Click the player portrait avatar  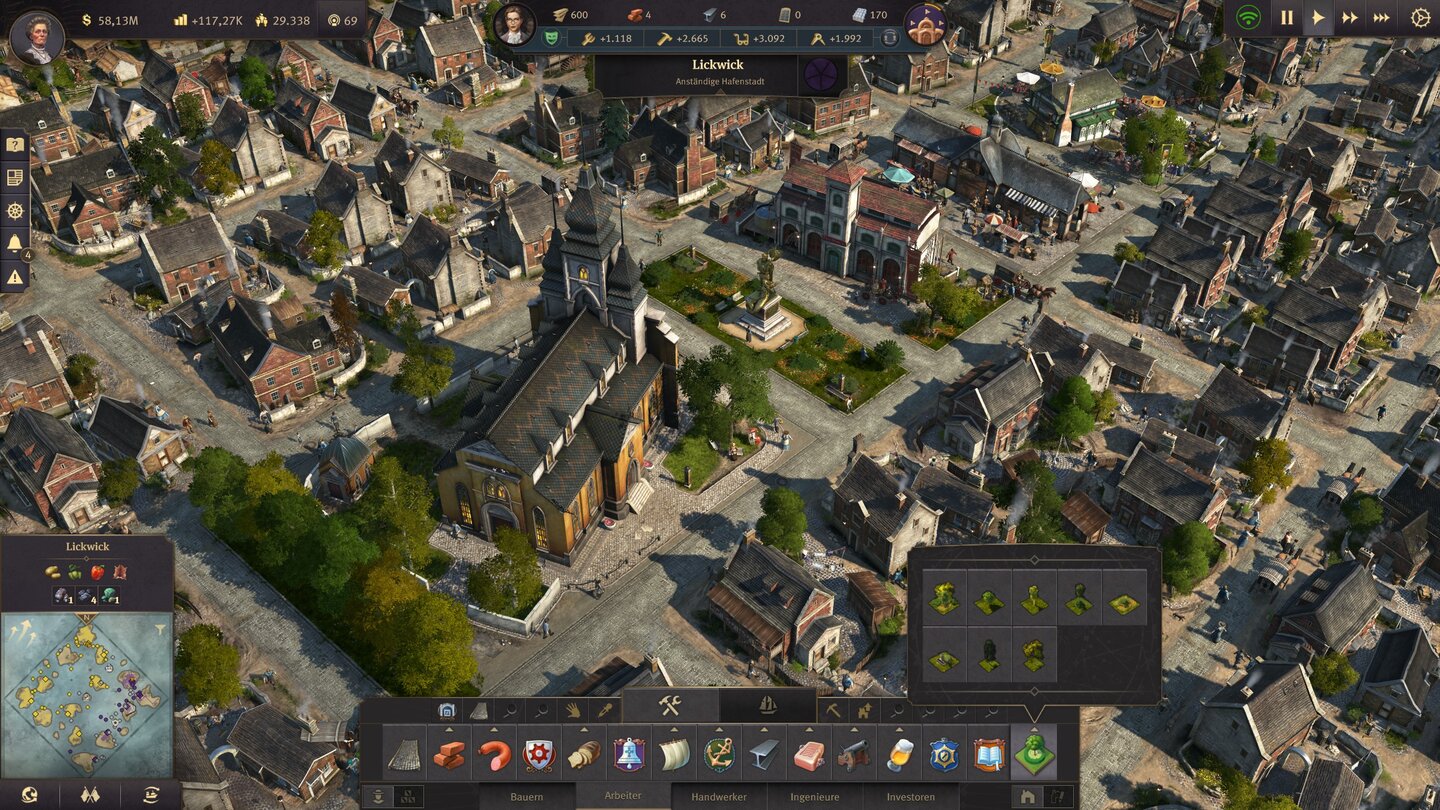click(37, 38)
